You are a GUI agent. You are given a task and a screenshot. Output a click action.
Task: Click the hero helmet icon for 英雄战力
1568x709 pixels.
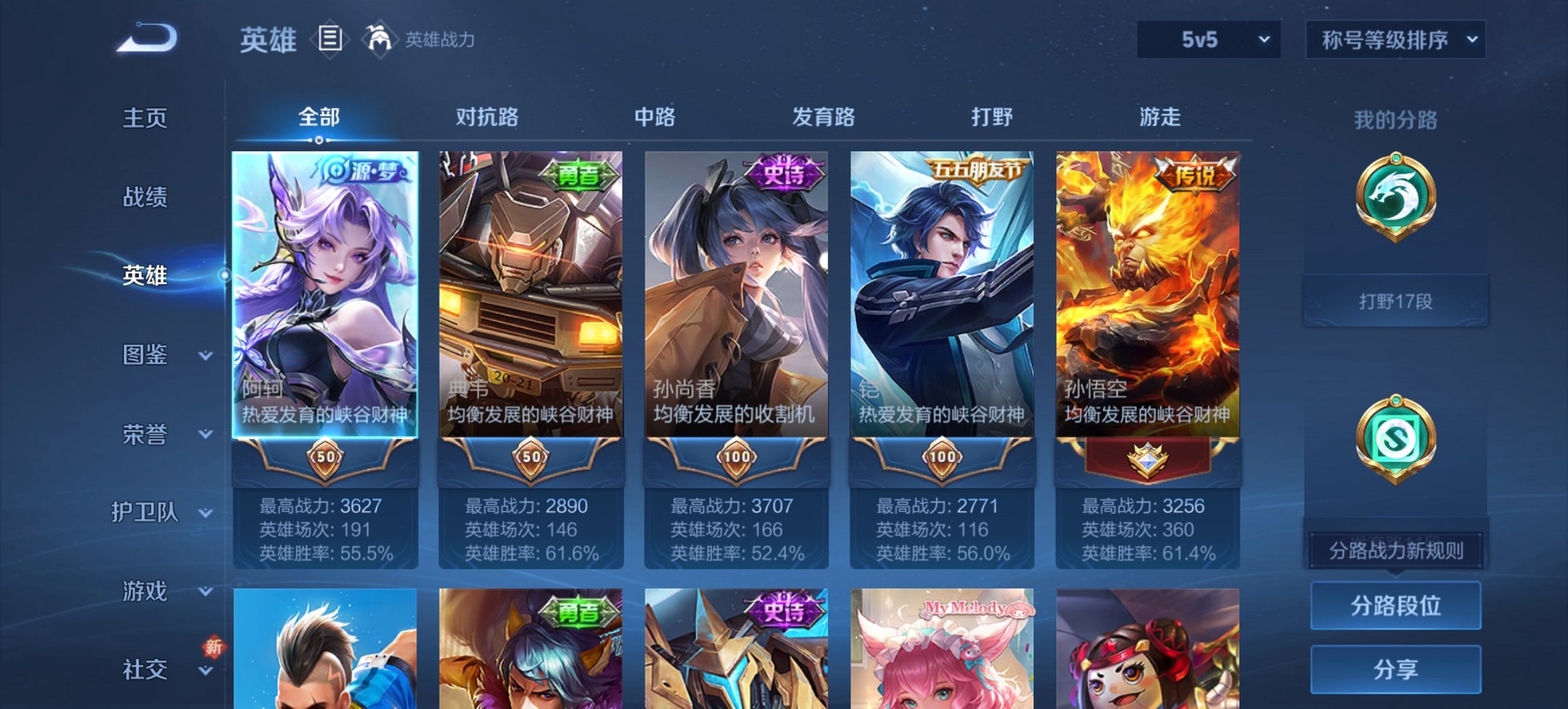tap(381, 40)
